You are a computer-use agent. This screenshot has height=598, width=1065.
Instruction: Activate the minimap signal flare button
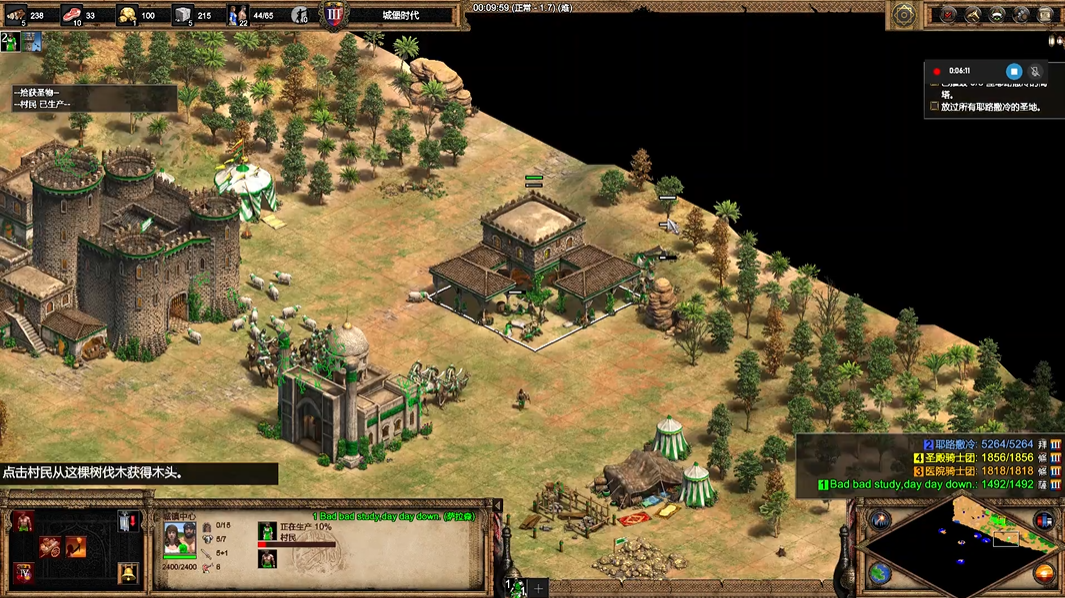coord(880,520)
